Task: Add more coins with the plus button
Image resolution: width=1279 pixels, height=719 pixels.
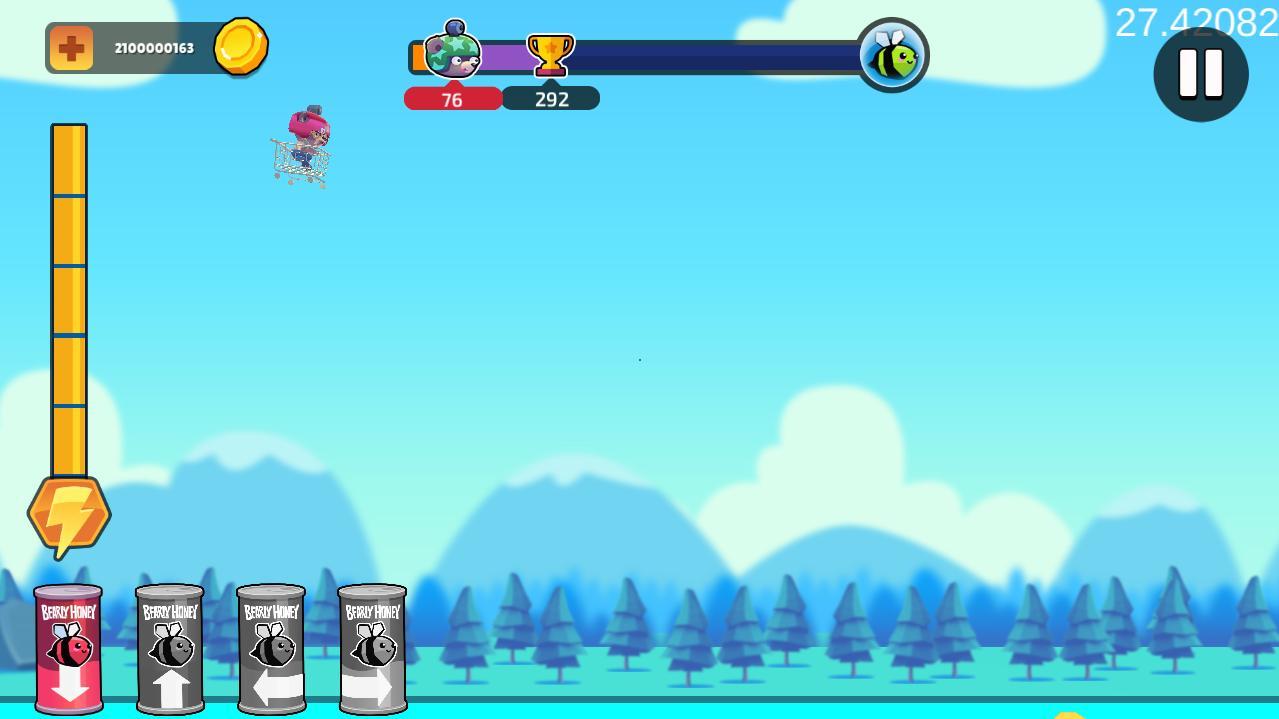Action: 71,48
